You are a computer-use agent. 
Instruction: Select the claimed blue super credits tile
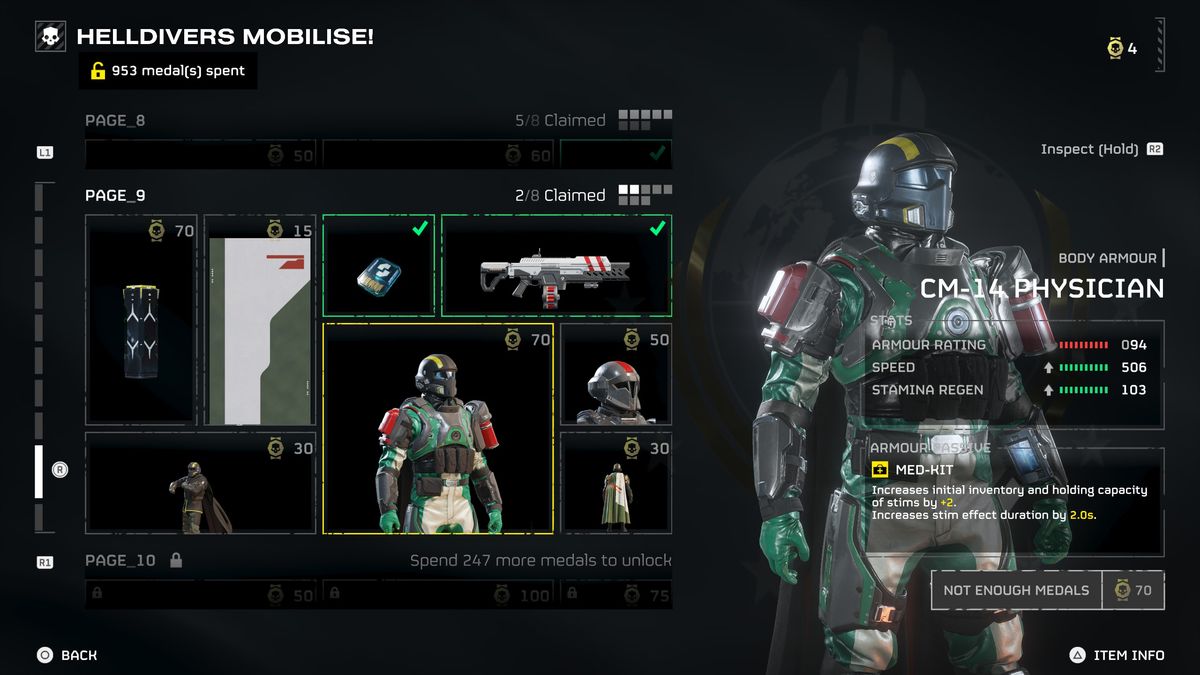click(x=378, y=265)
